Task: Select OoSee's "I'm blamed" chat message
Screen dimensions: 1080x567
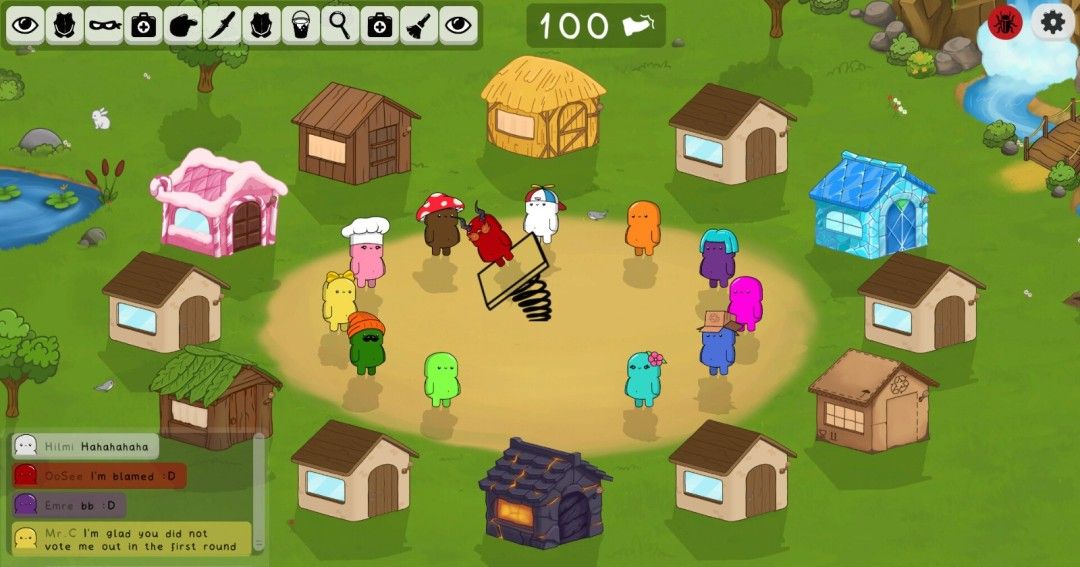Action: pyautogui.click(x=99, y=476)
